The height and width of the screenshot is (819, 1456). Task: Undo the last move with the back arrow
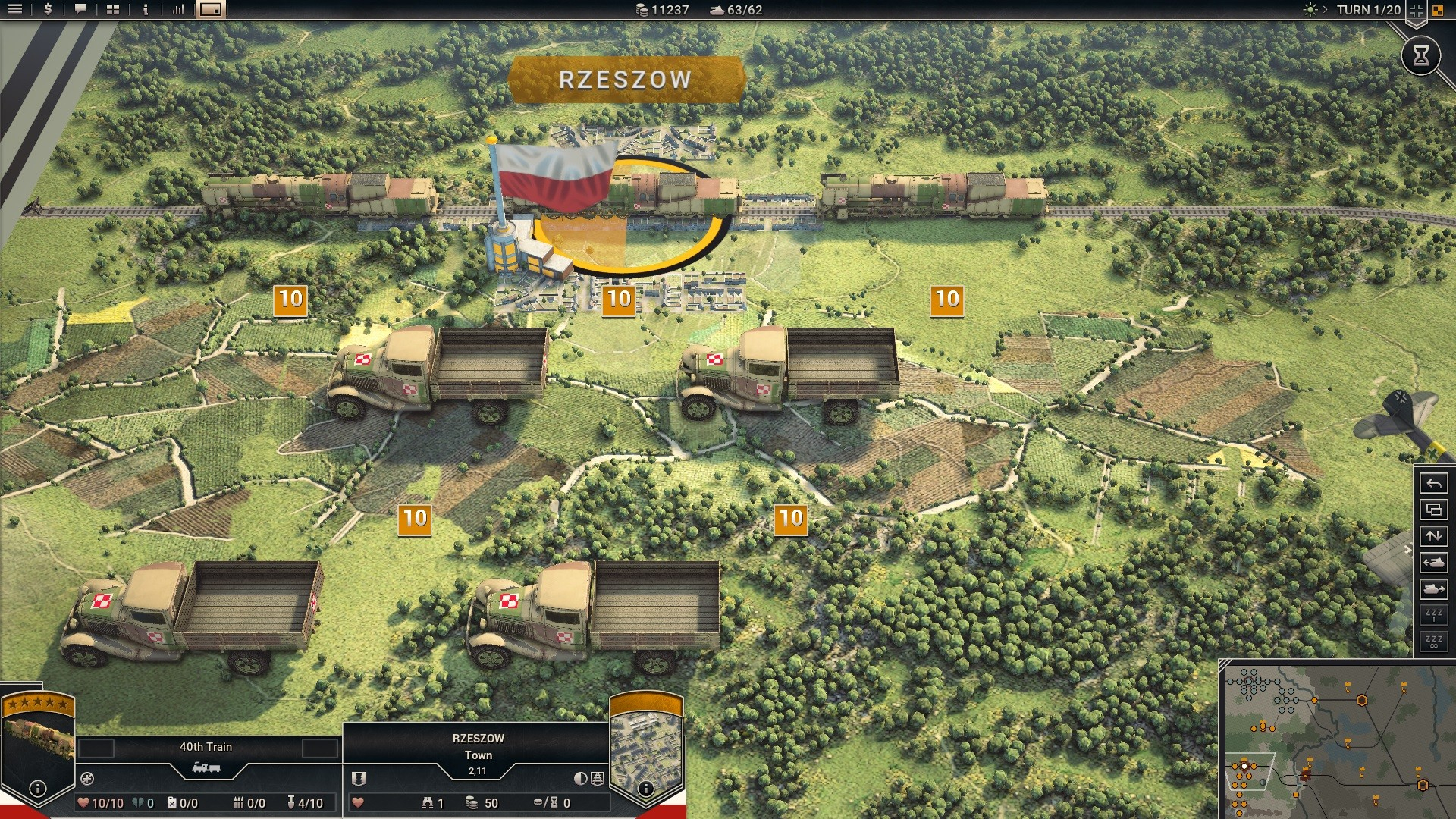click(1433, 483)
